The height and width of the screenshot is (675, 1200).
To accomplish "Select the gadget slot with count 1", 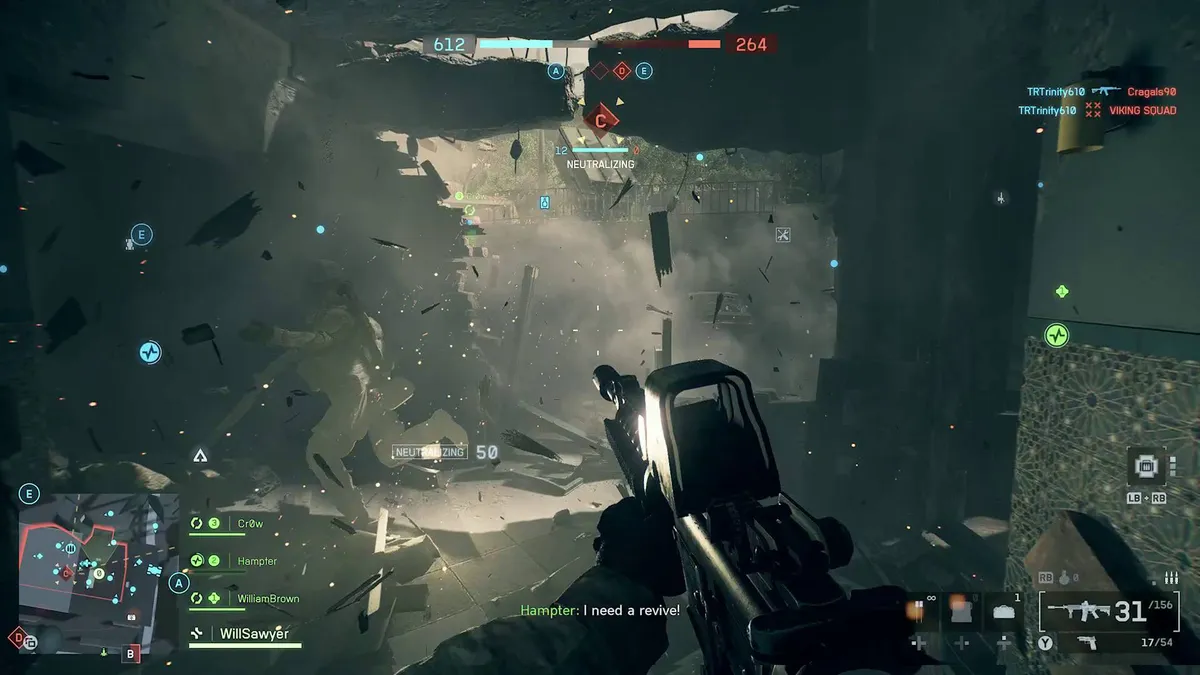I will [x=1005, y=611].
